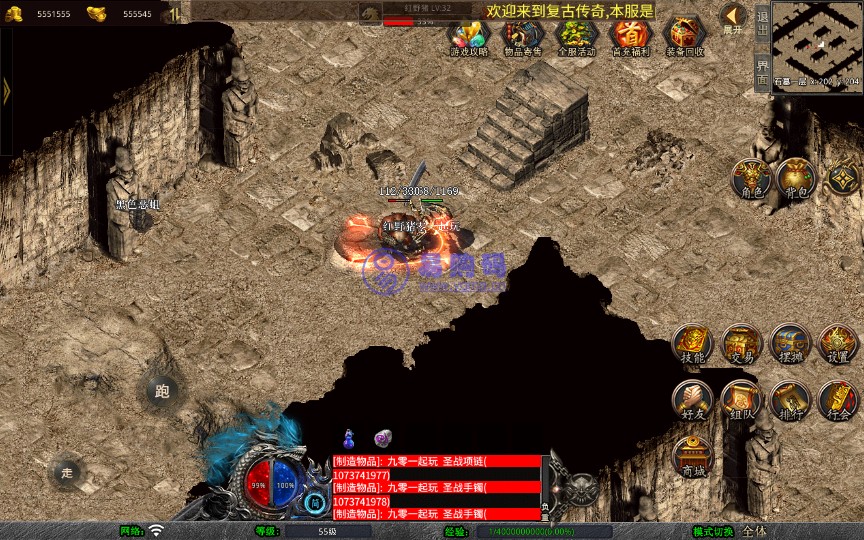Open the 全服活动 server events icon
The height and width of the screenshot is (540, 864).
576,36
